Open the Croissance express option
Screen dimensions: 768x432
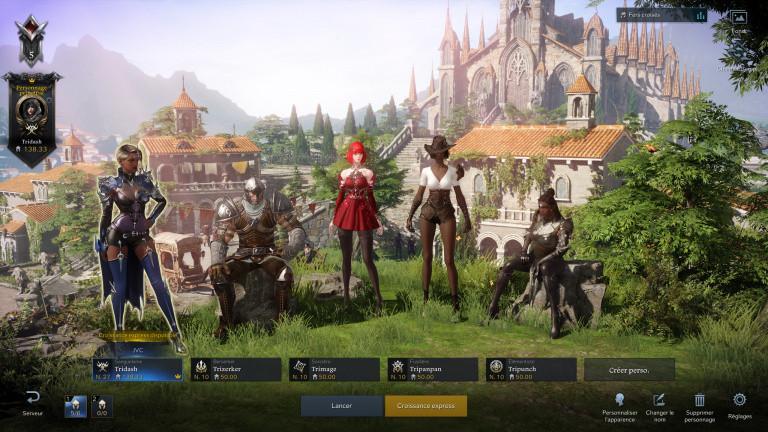425,406
